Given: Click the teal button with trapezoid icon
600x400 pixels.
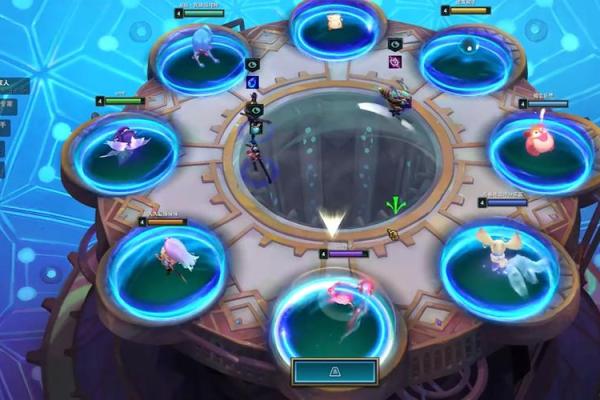Looking at the screenshot, I should (x=334, y=372).
